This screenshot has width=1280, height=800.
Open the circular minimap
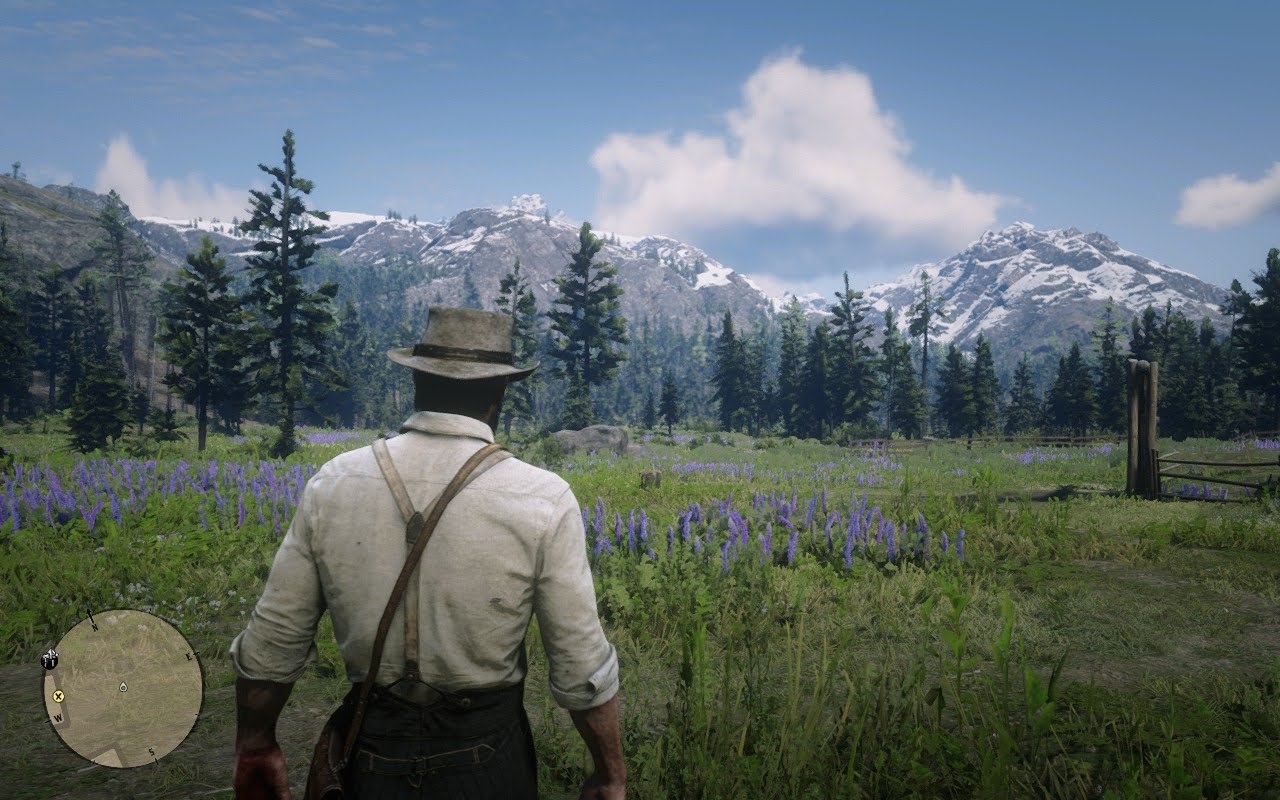click(123, 688)
